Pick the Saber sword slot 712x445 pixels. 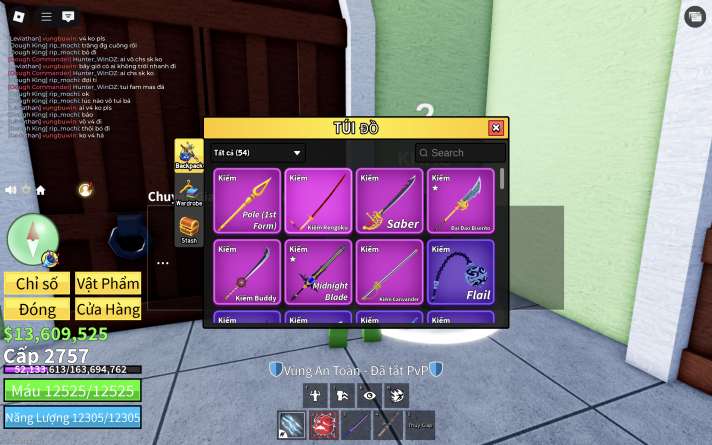point(389,201)
